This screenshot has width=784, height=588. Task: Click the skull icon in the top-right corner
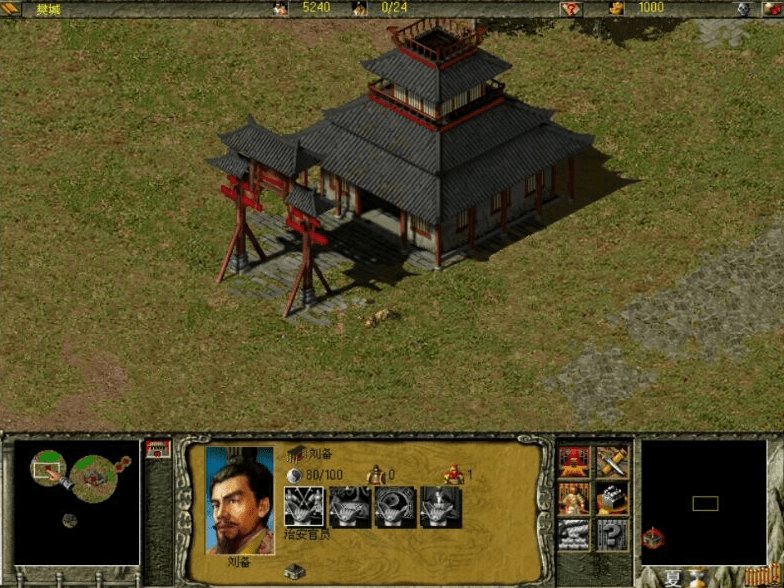tap(743, 8)
